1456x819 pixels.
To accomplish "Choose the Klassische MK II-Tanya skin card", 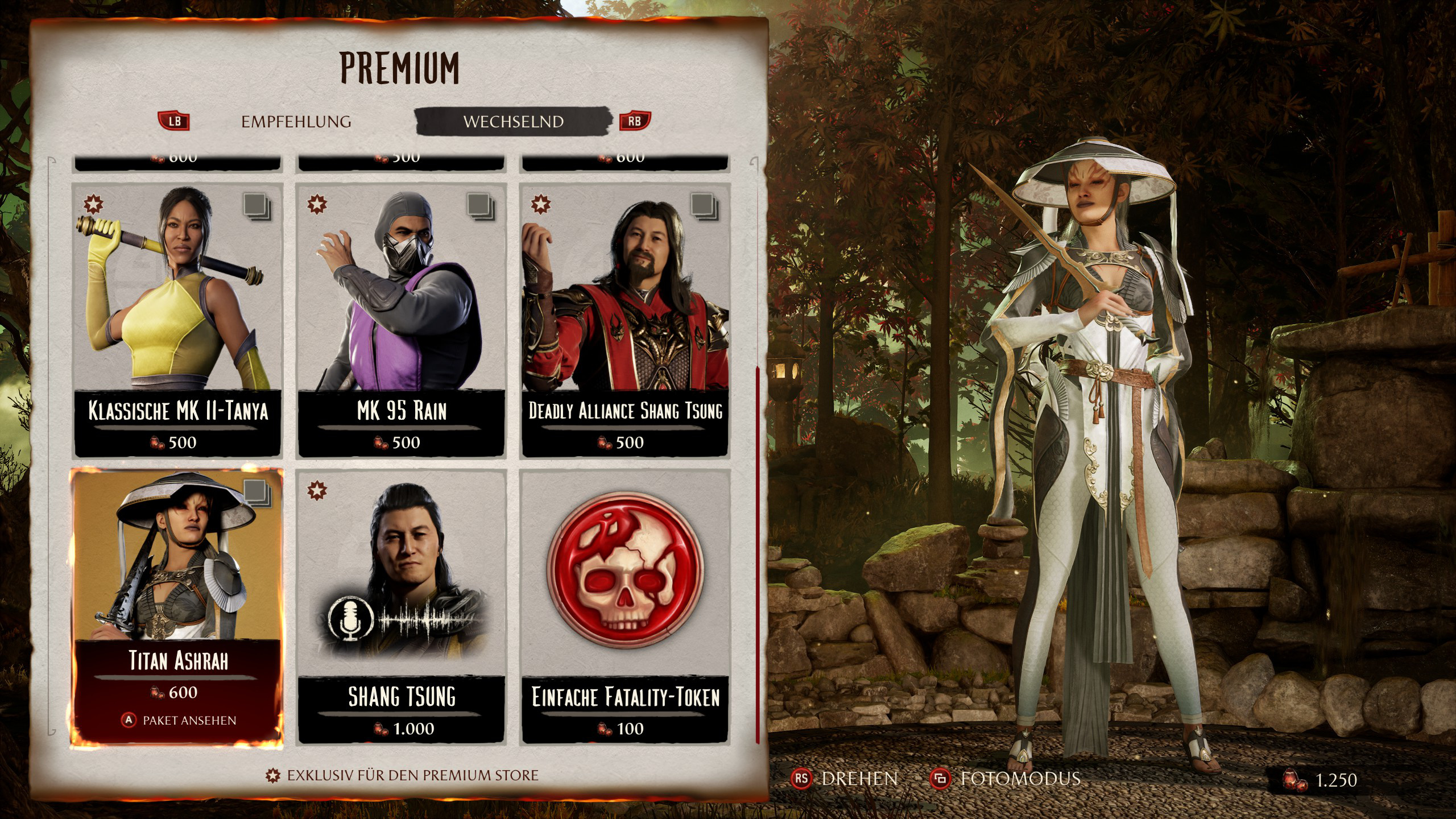I will point(177,320).
